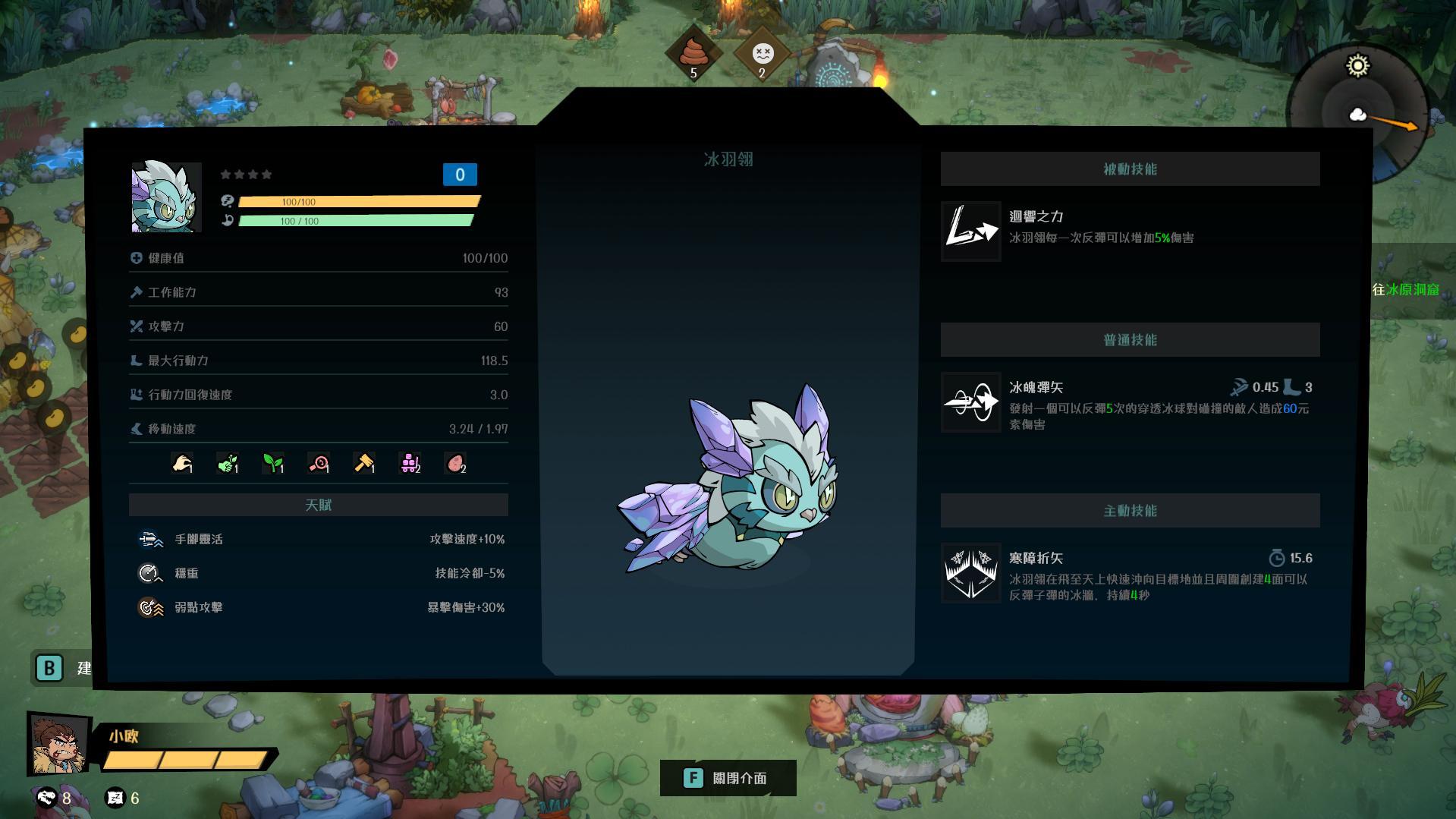Click the 手腳靈活 talent row
Screen dimensions: 1456x819
point(319,539)
